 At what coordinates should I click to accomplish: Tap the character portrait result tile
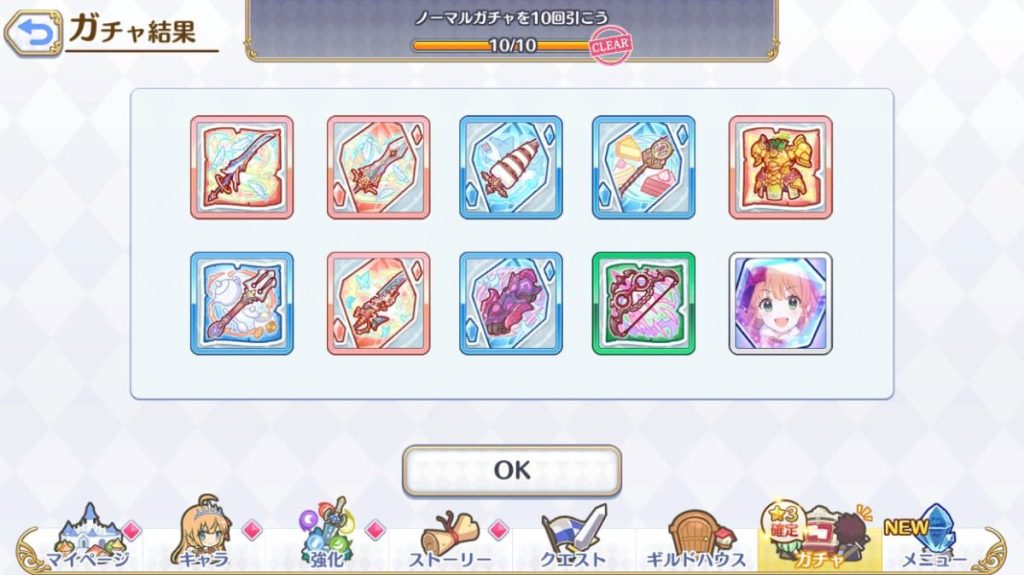pos(780,303)
